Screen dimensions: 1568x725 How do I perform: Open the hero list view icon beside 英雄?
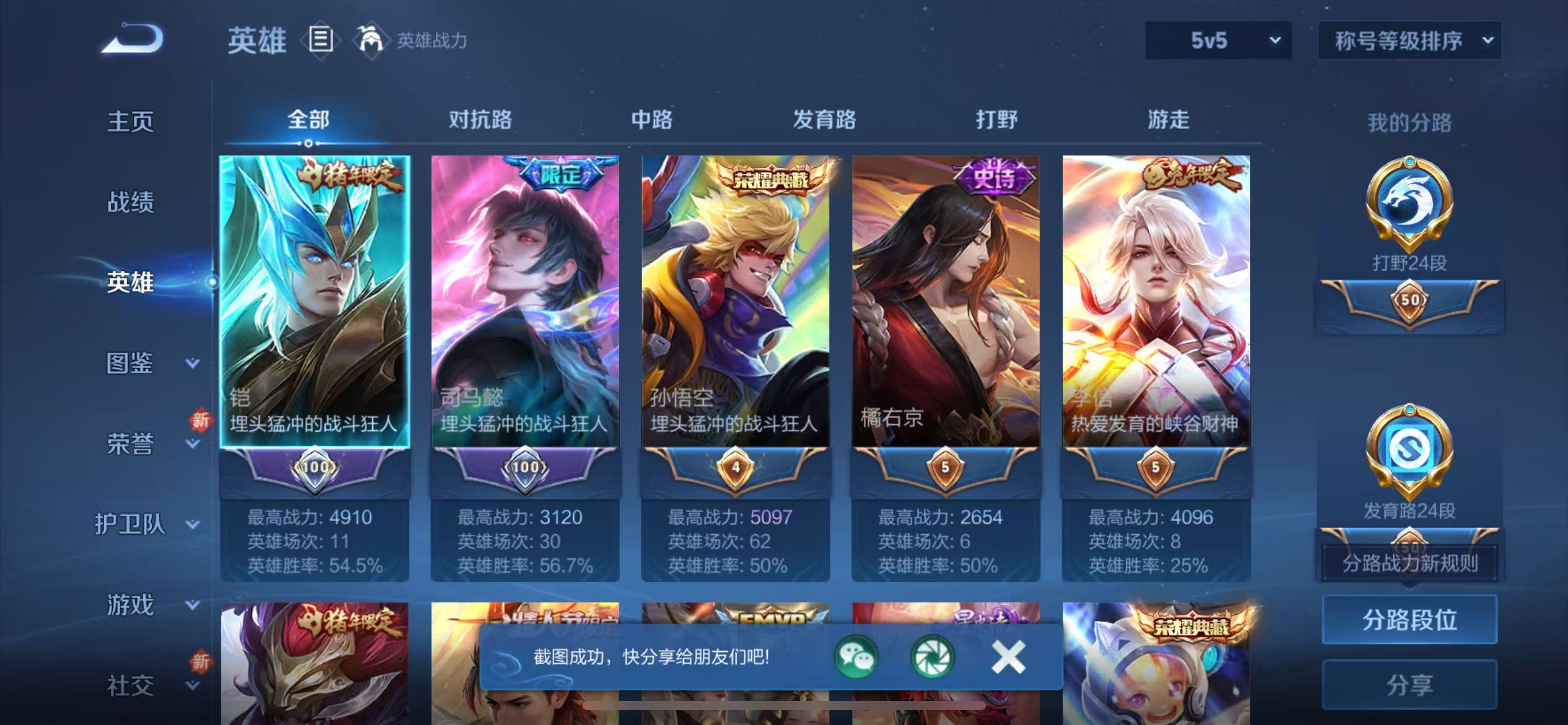318,39
